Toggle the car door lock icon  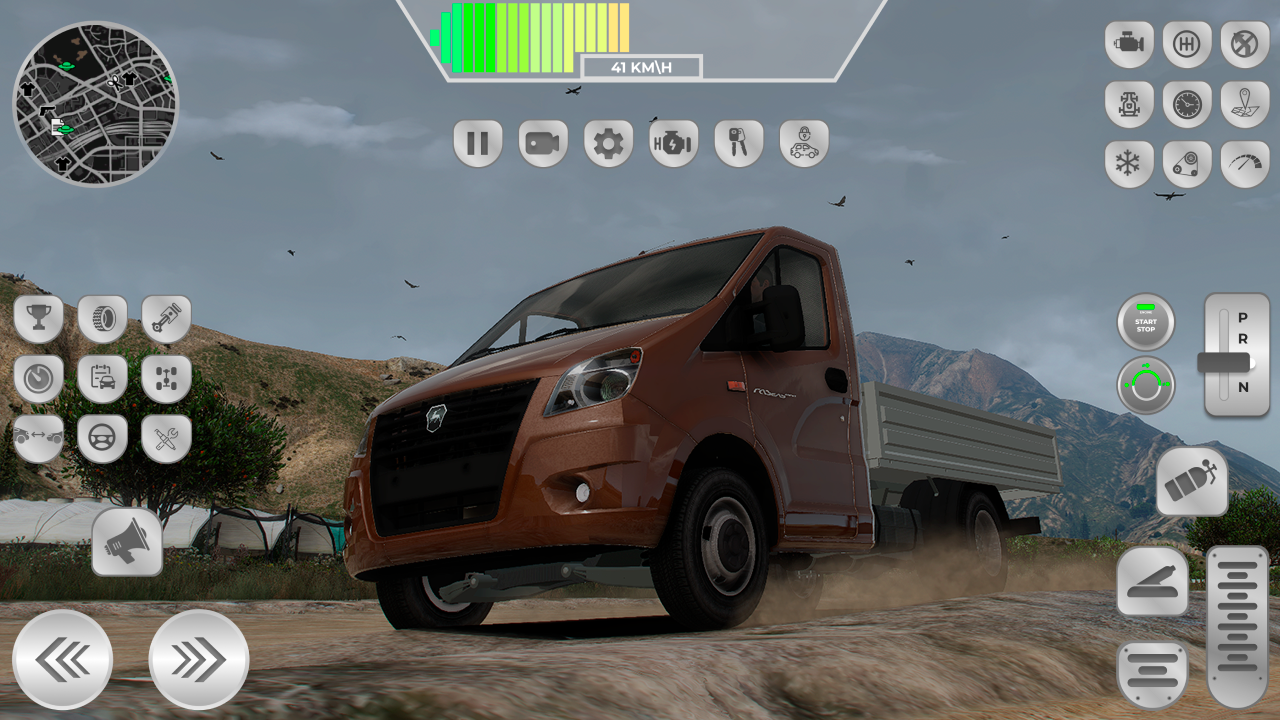[x=804, y=144]
